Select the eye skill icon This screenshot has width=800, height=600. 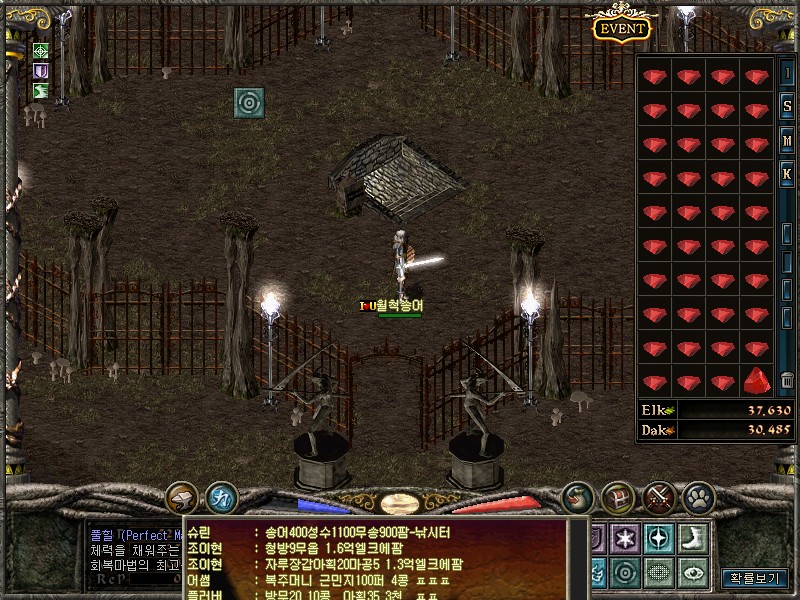click(x=691, y=571)
